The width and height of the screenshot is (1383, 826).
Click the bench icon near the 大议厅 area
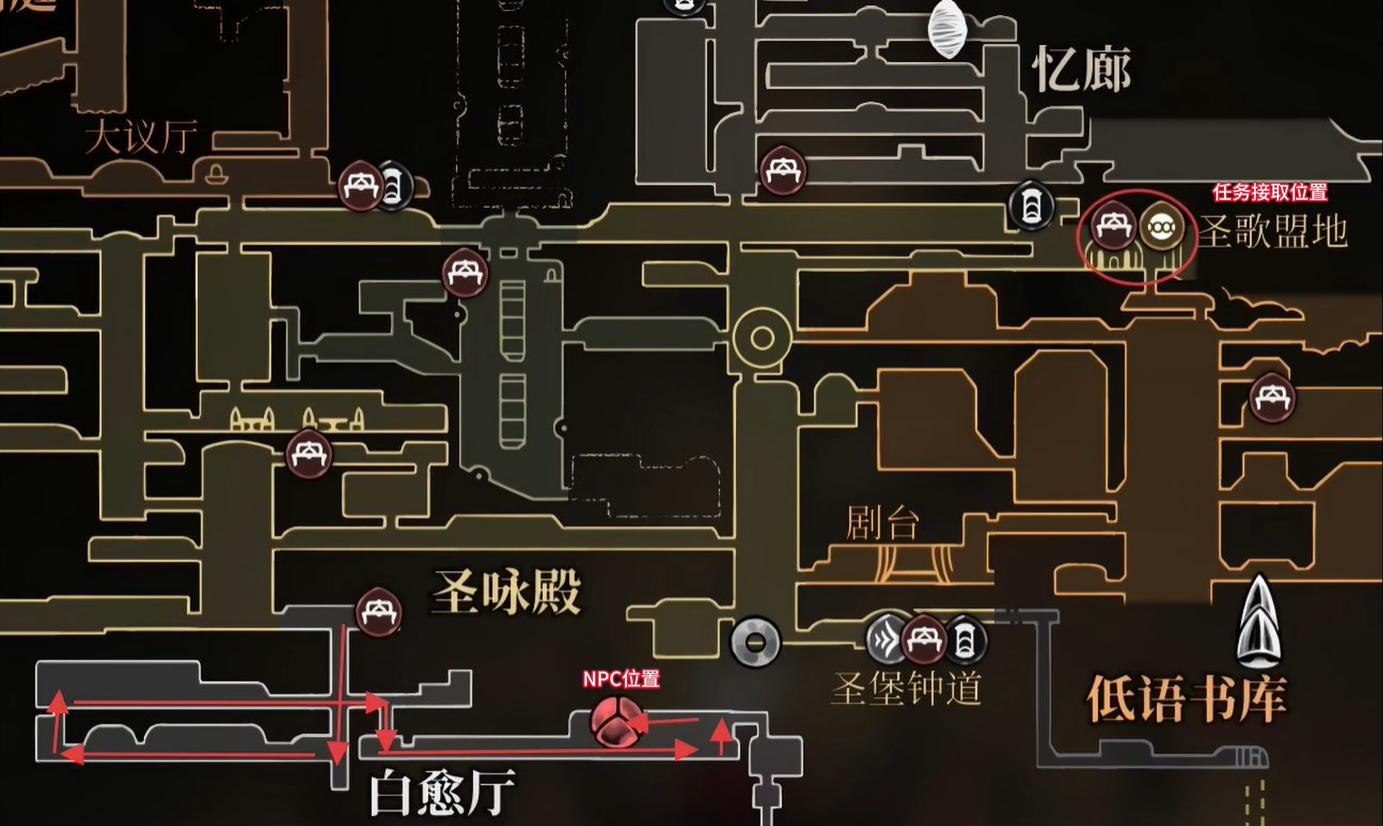click(x=360, y=187)
